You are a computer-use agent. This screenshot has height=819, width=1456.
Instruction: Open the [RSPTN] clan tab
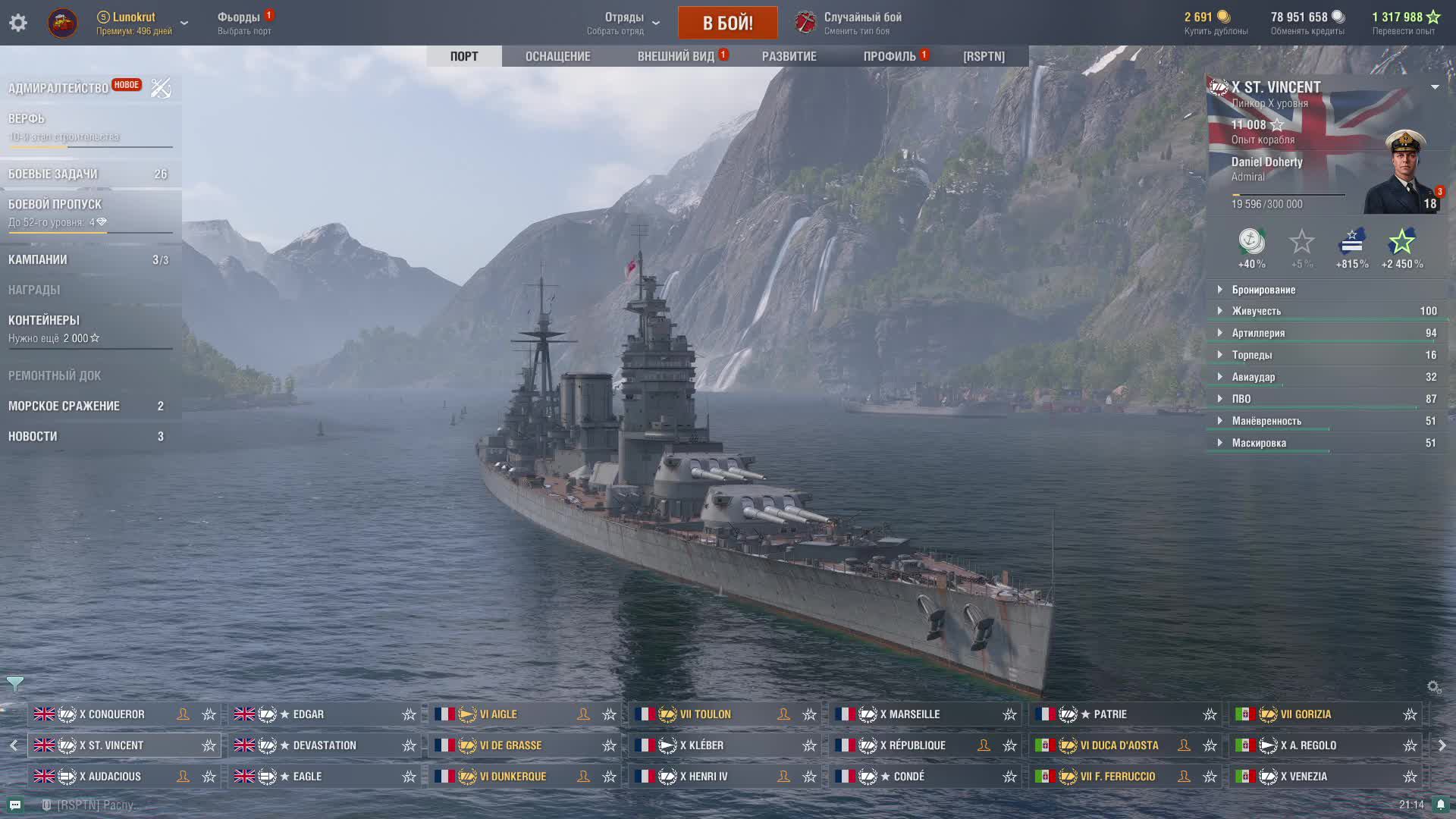point(984,56)
